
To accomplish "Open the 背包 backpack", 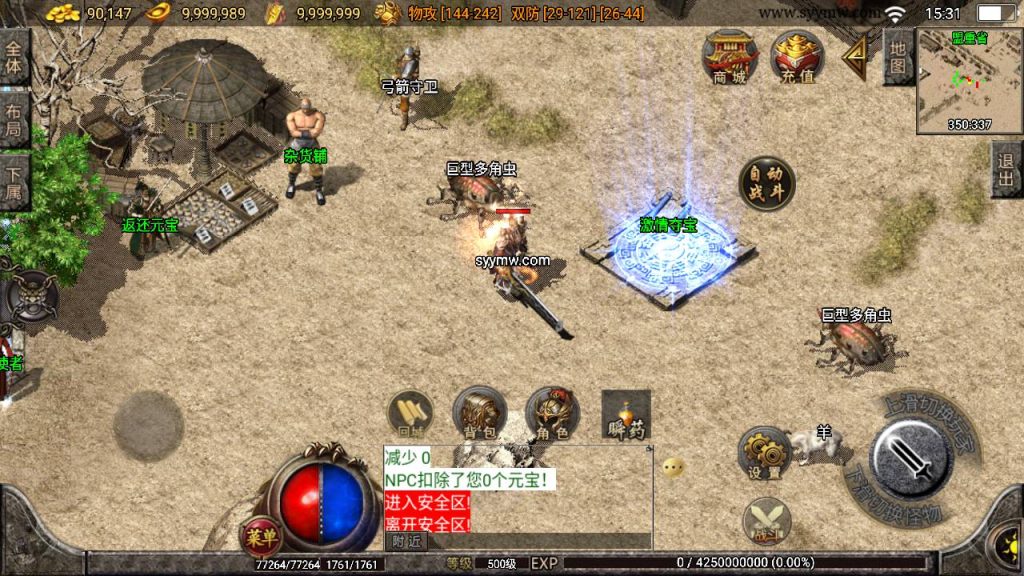I will (479, 414).
